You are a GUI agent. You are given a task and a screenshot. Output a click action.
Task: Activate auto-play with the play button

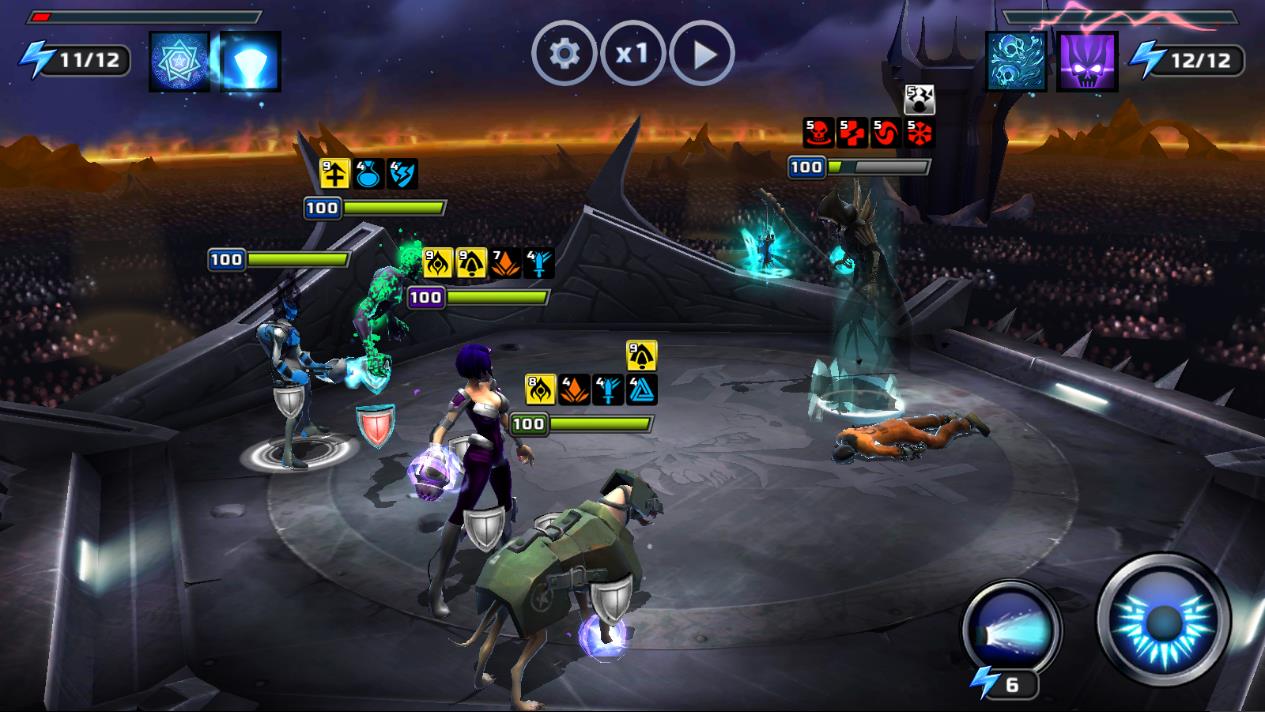(x=702, y=54)
